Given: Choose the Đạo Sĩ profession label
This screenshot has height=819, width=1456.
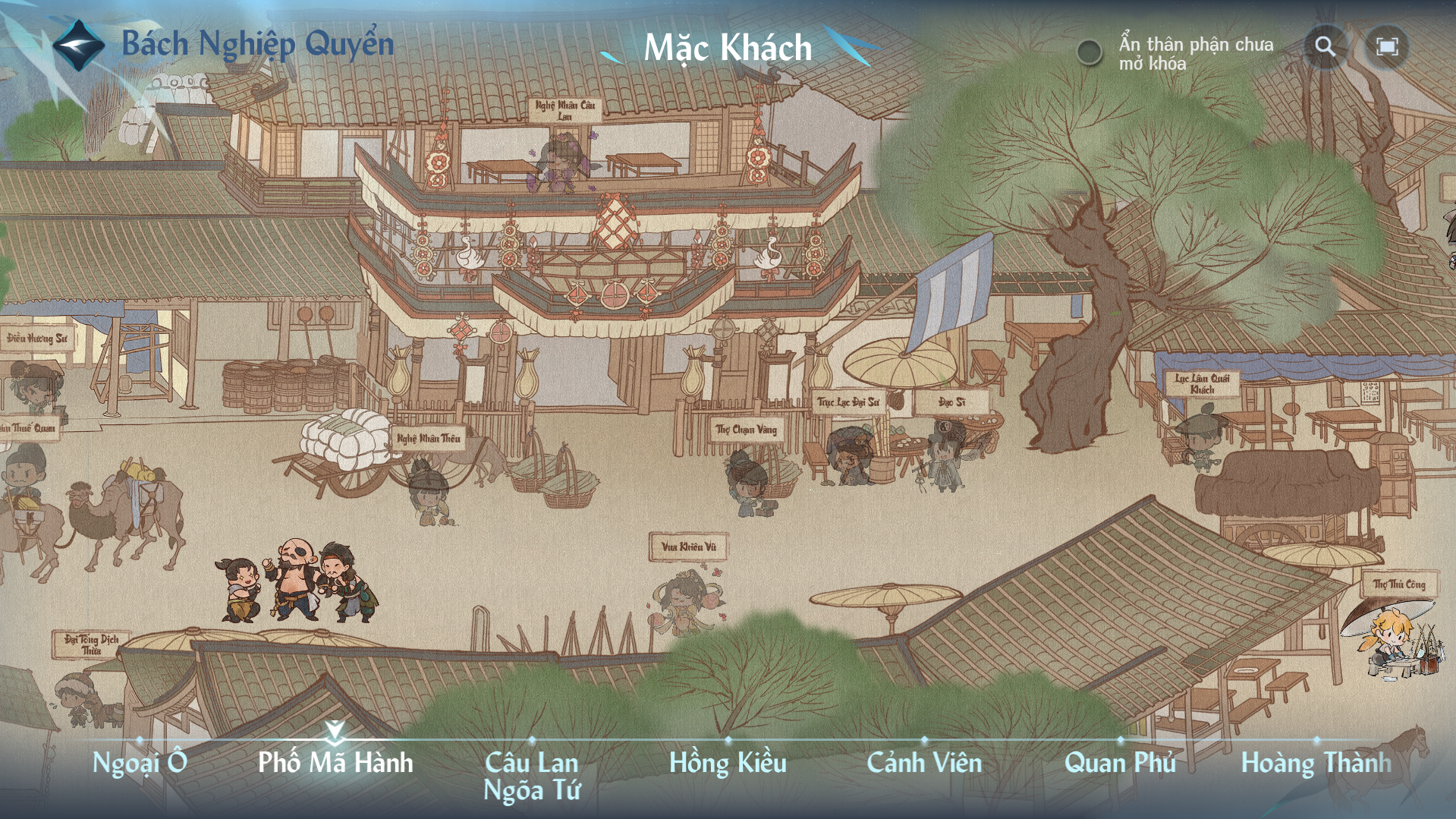Looking at the screenshot, I should (951, 402).
